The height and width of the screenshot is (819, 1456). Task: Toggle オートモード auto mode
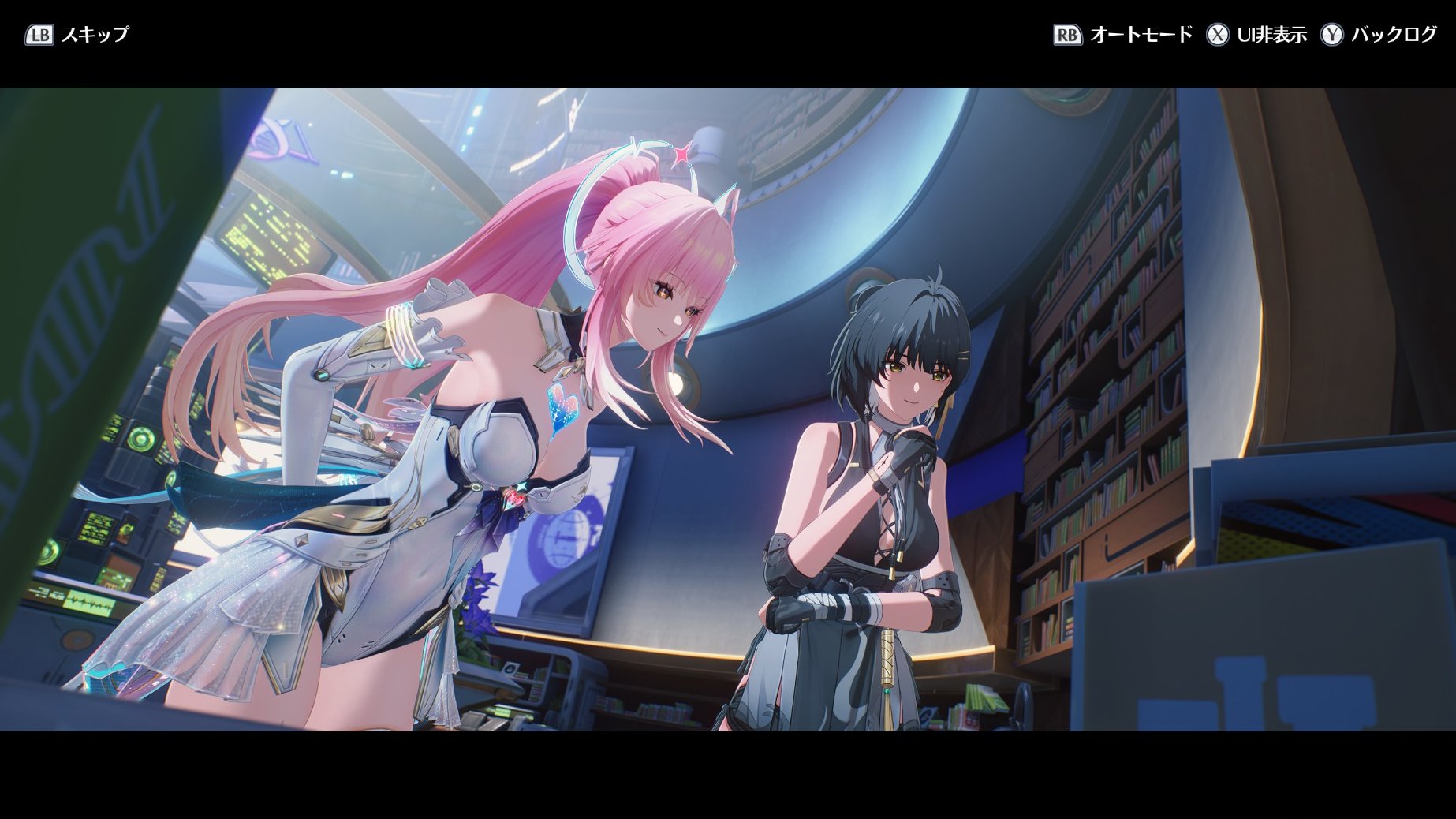click(x=1123, y=35)
